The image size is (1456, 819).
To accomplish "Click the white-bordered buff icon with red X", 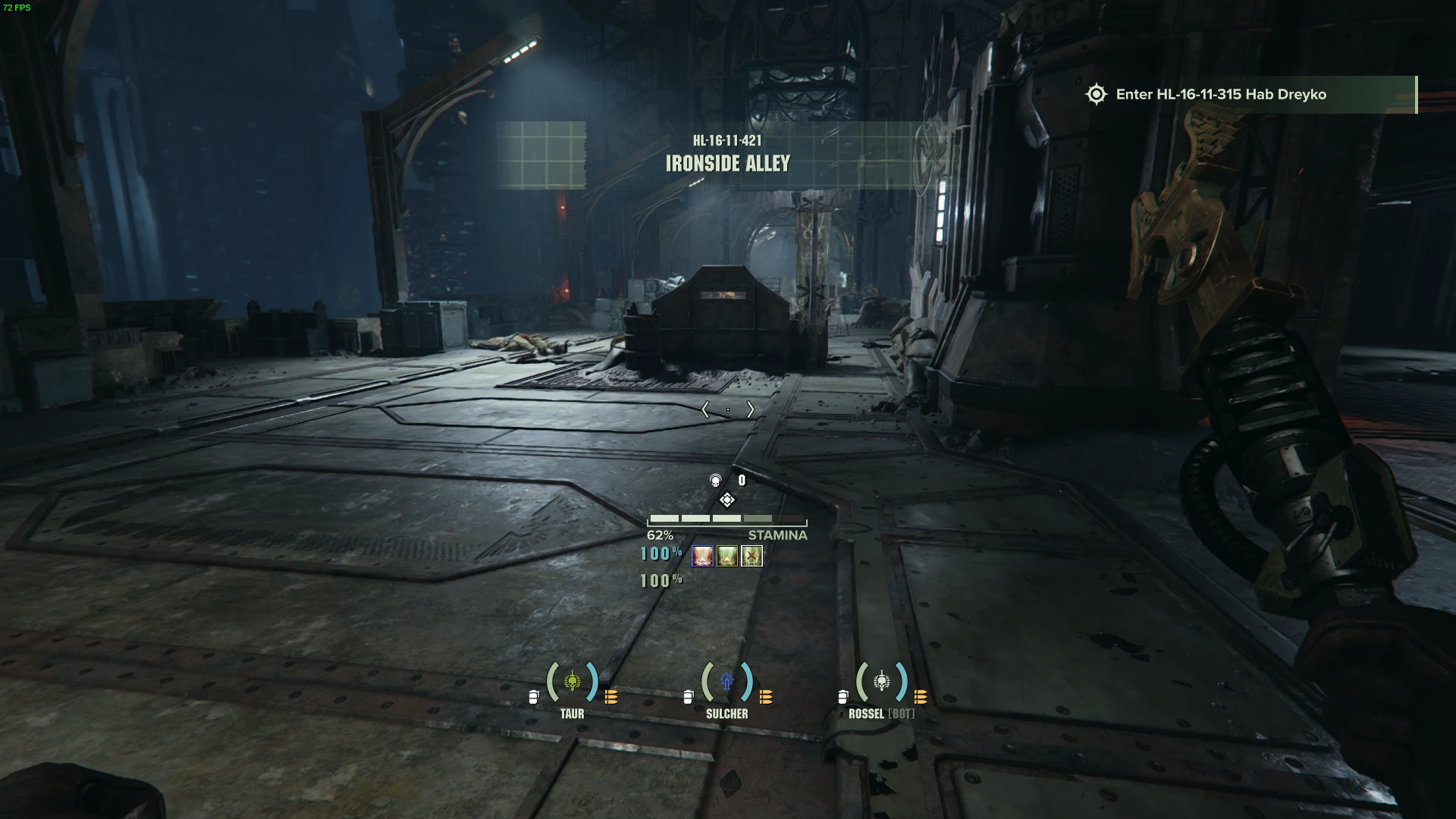I will pyautogui.click(x=752, y=557).
